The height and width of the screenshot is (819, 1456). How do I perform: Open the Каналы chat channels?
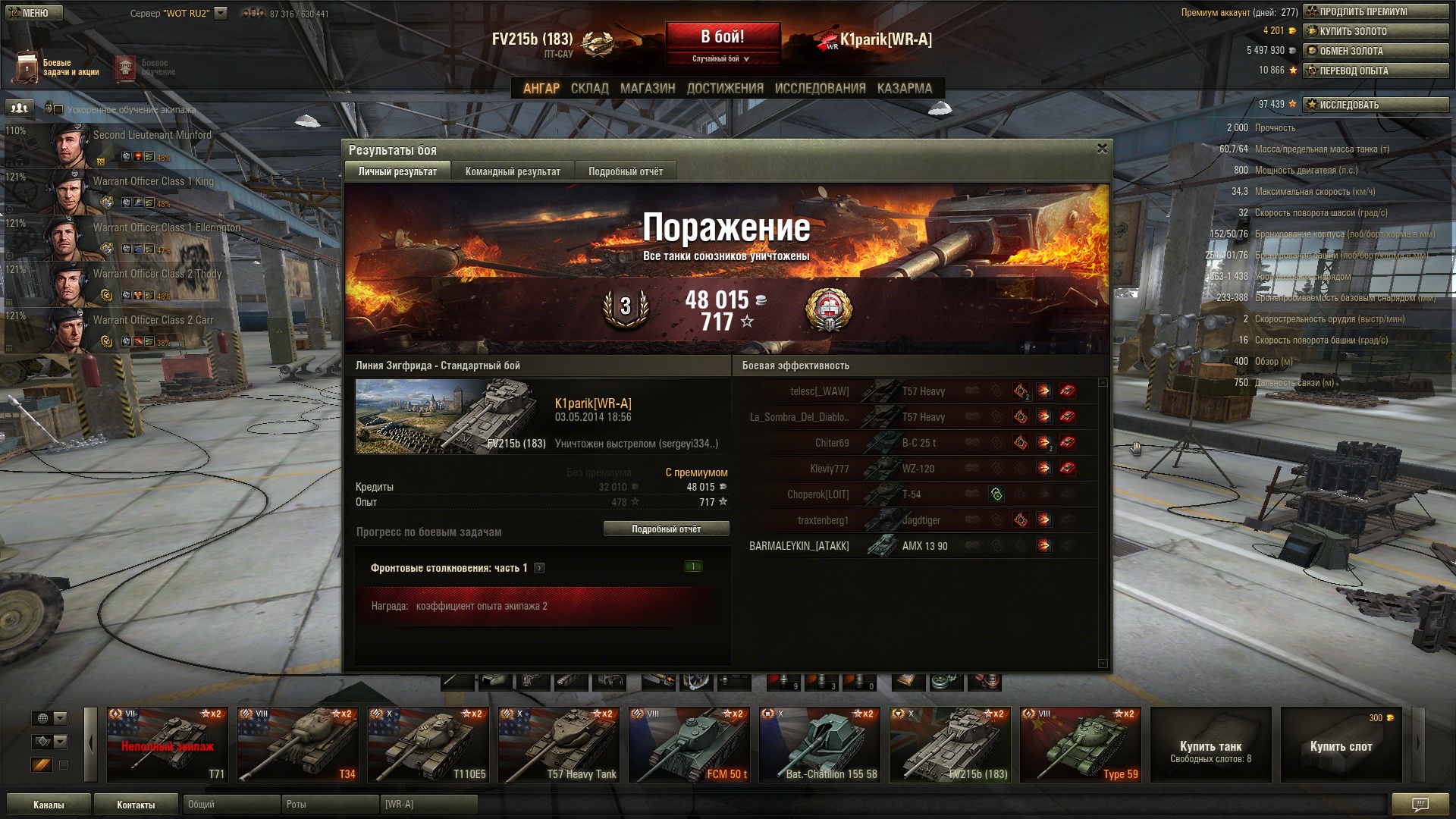click(x=49, y=805)
